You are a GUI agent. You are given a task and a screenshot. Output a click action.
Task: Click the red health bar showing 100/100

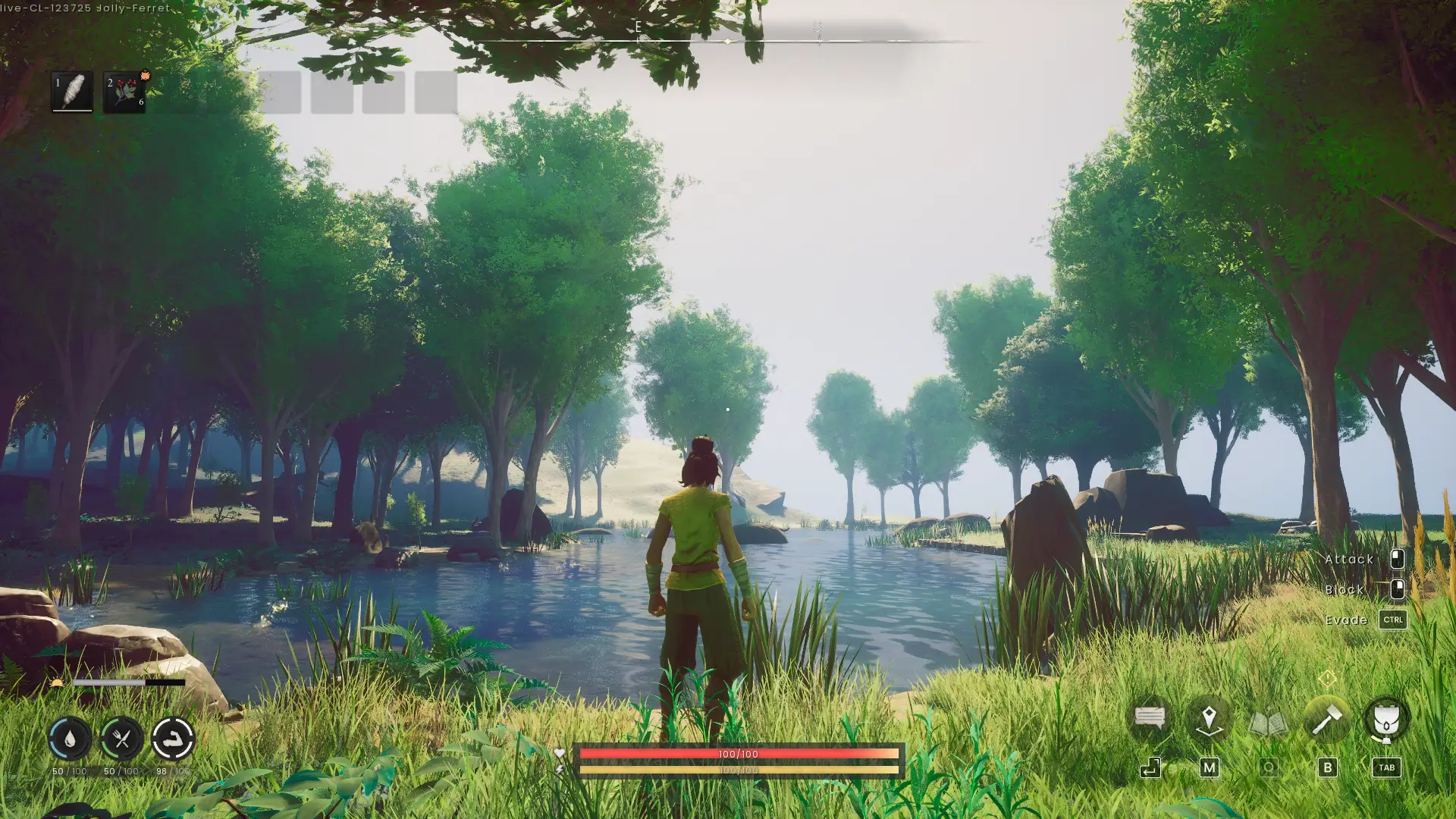[x=738, y=754]
